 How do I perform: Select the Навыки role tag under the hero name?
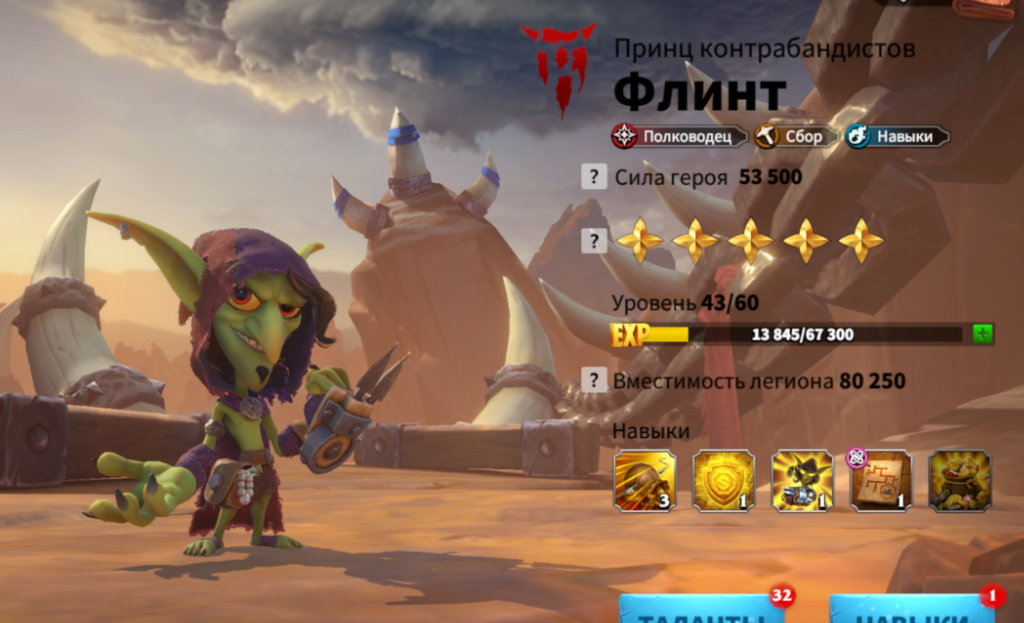895,136
